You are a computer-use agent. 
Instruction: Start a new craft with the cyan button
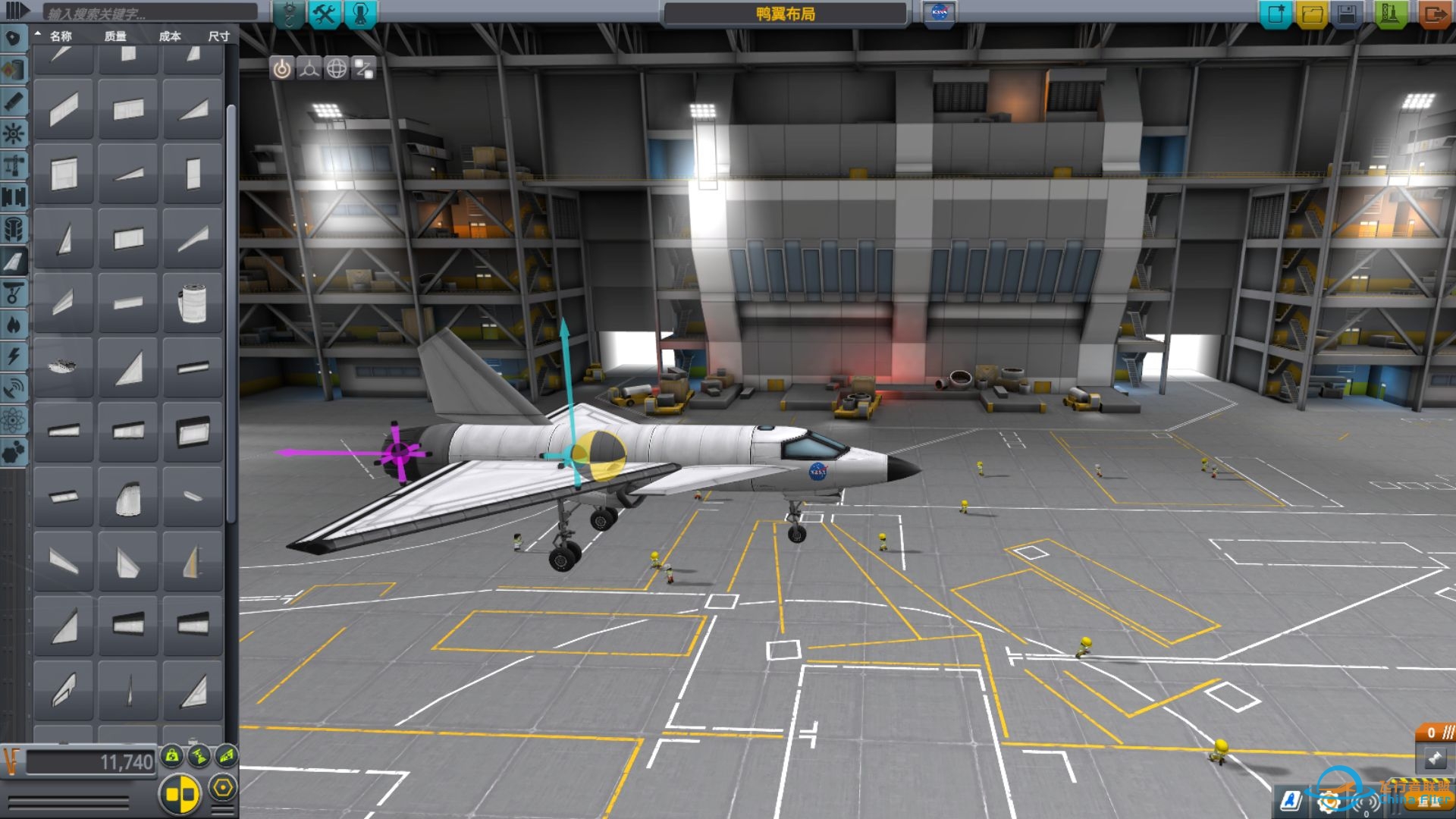tap(1276, 14)
